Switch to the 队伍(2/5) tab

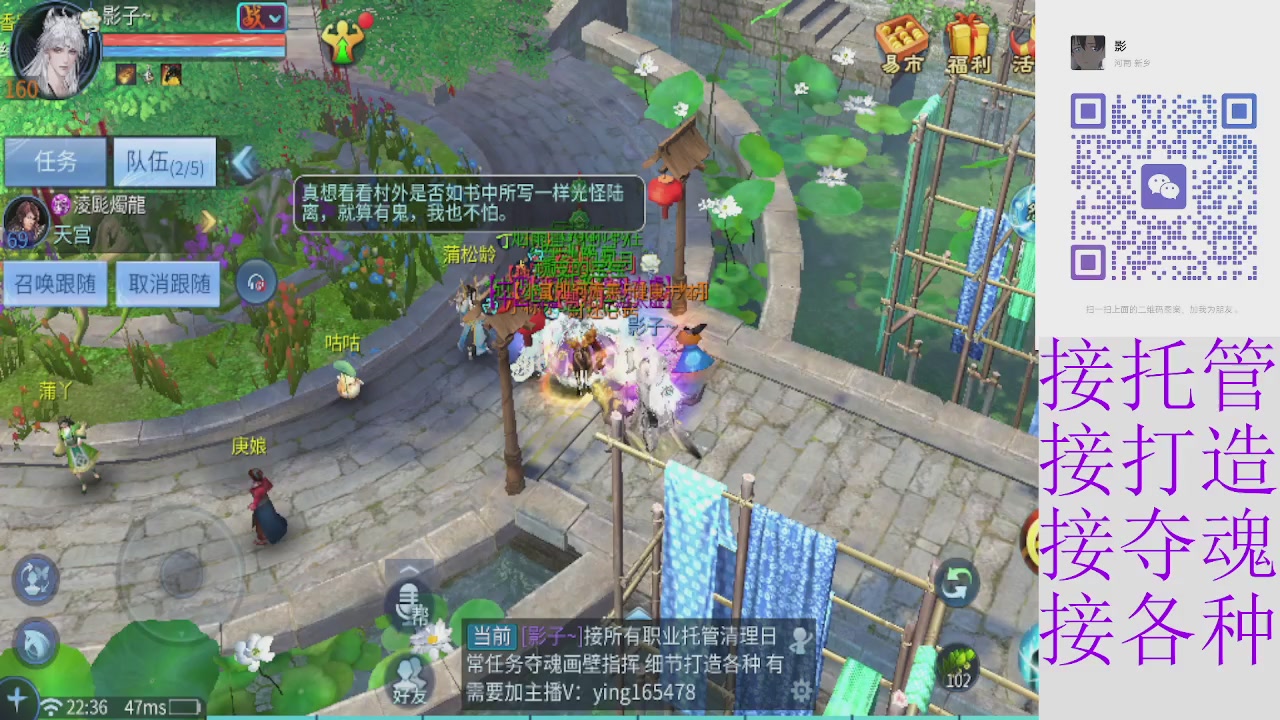click(163, 162)
